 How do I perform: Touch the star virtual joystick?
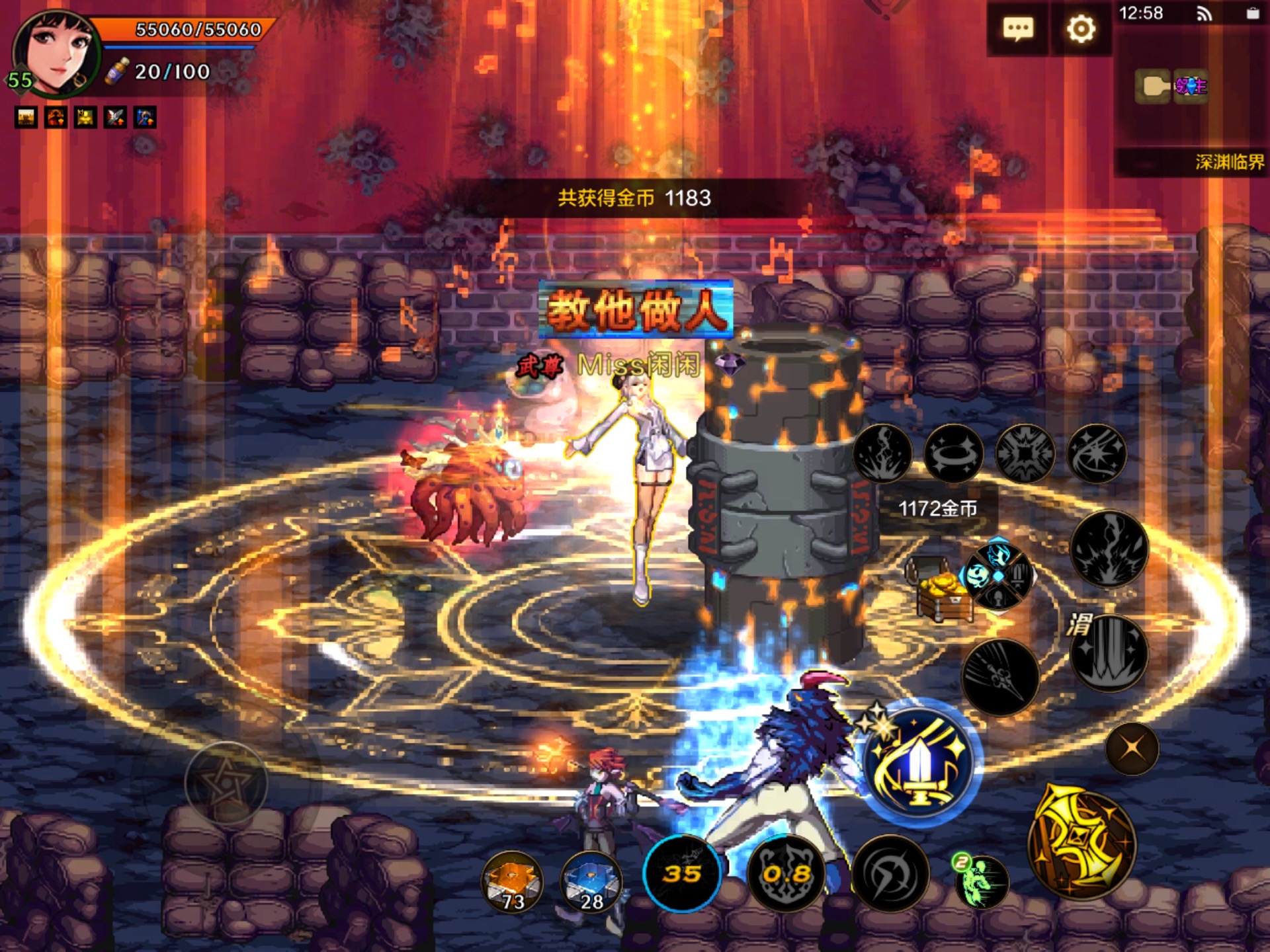[x=226, y=783]
